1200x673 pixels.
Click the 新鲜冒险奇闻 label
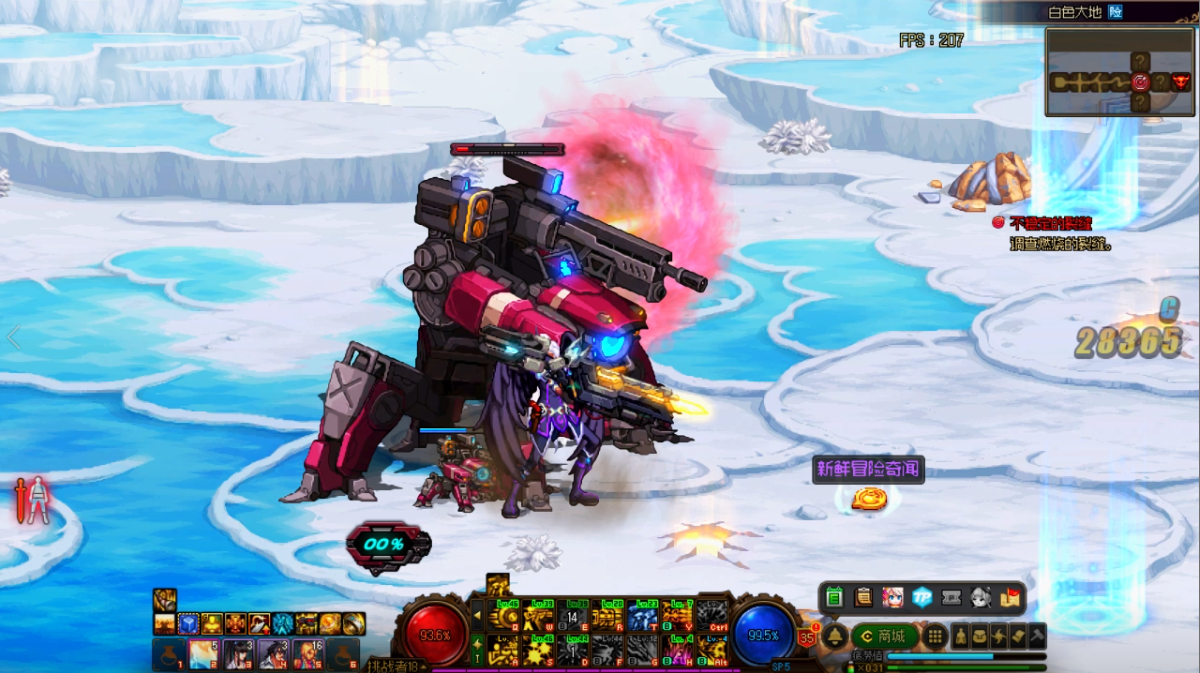click(x=868, y=469)
